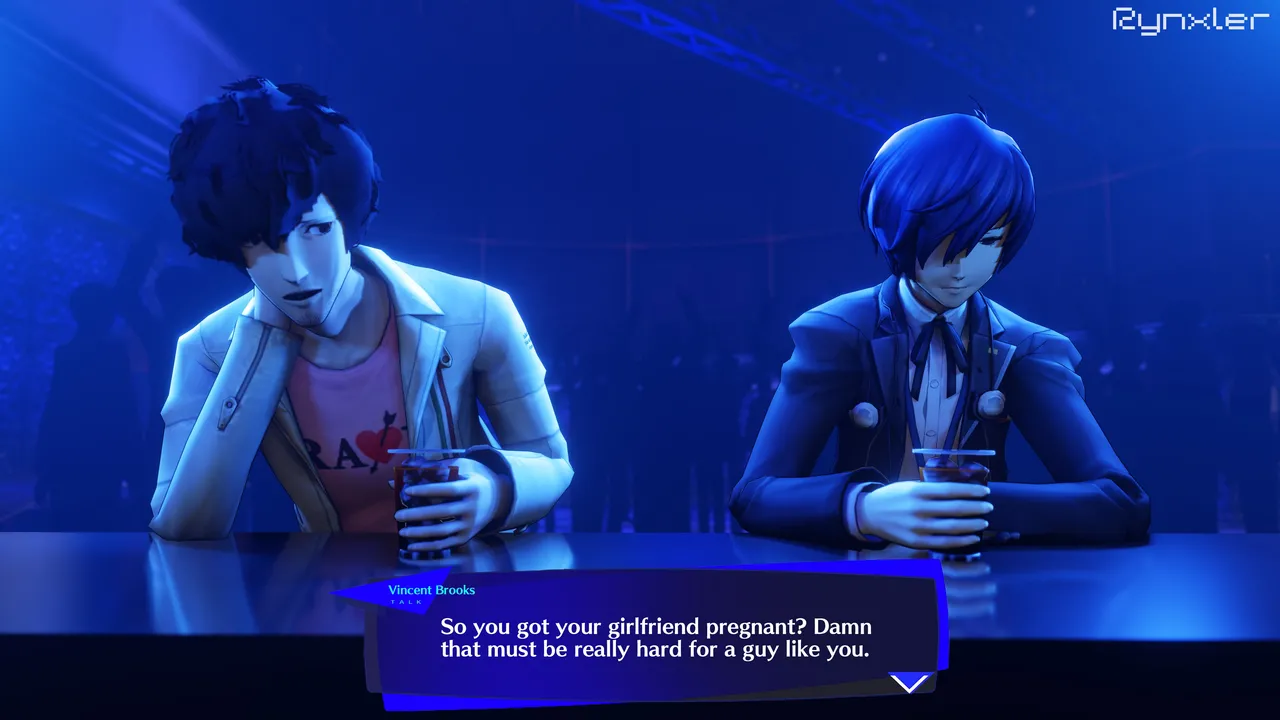Advance dialogue with the white down arrow
The image size is (1280, 720).
coord(909,683)
